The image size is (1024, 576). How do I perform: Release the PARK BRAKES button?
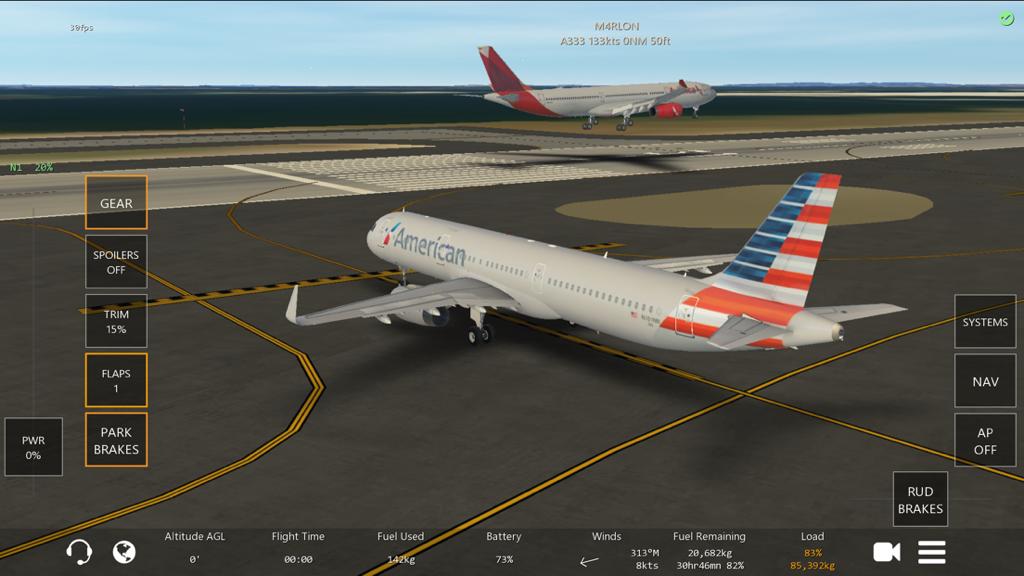116,440
